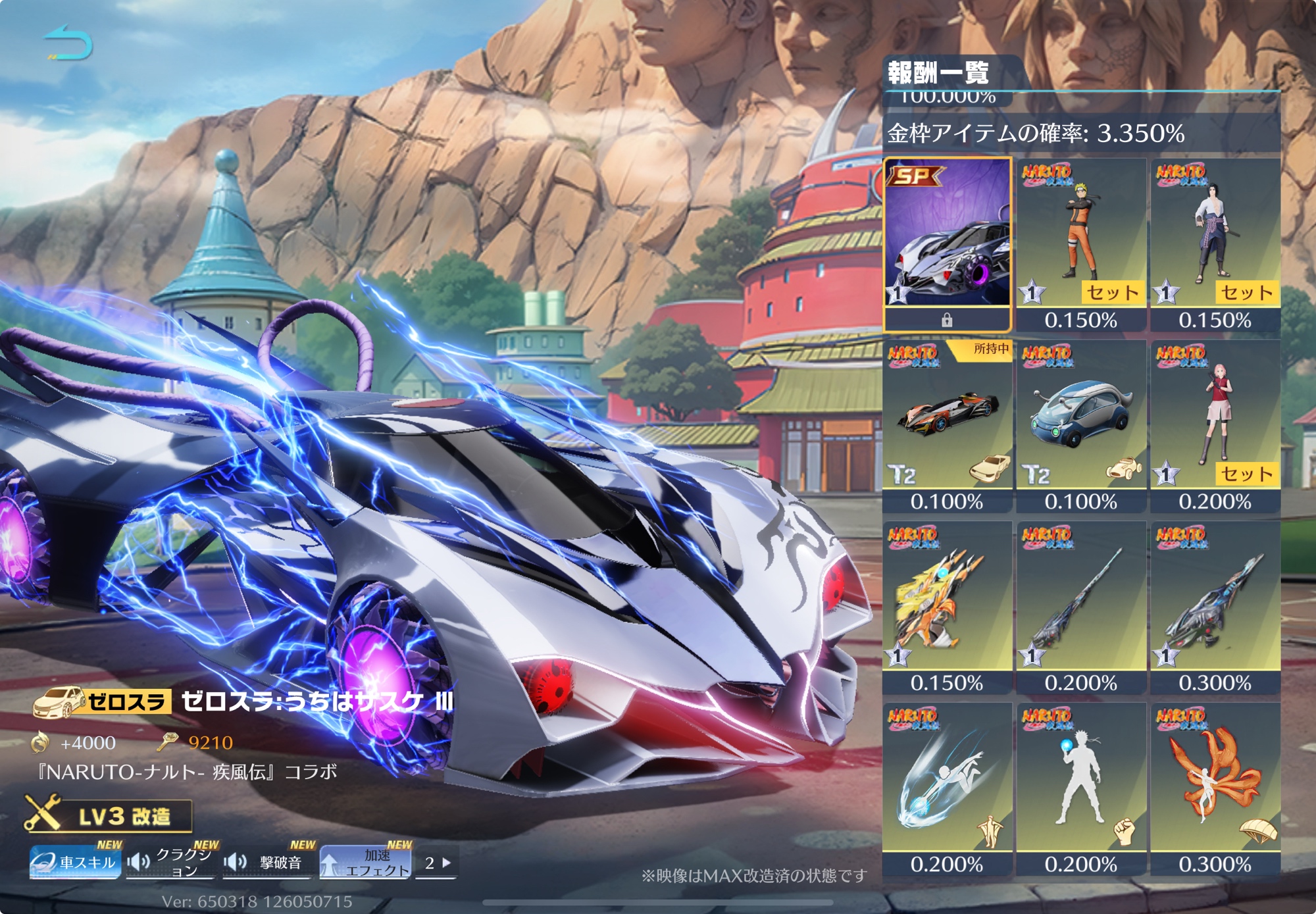Select the orange fox weapon skin reward

click(947, 606)
